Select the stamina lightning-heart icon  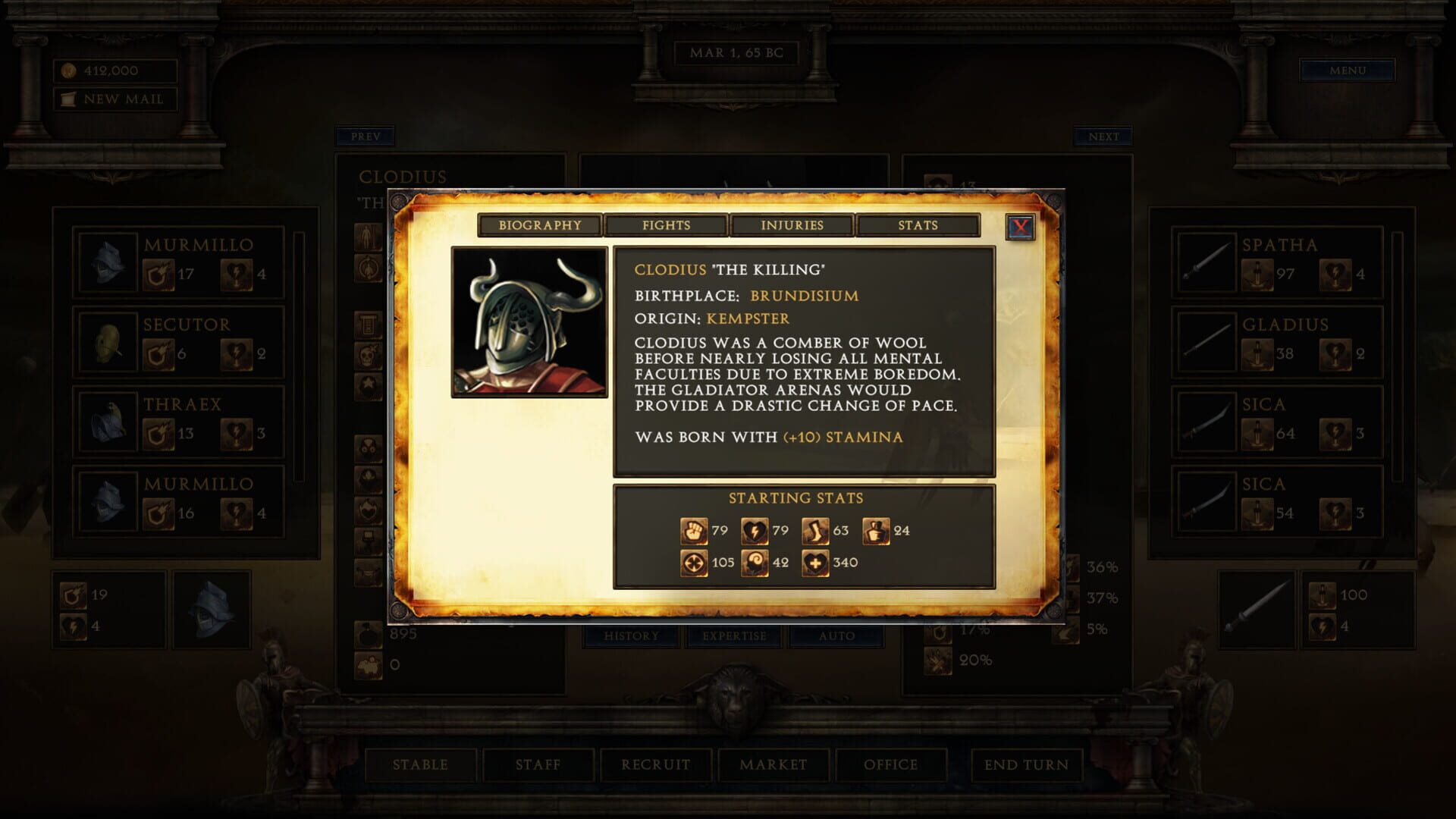point(755,531)
